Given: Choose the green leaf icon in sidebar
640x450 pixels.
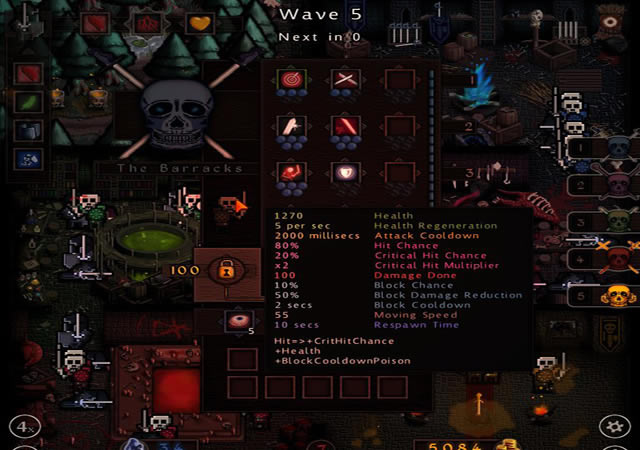Looking at the screenshot, I should click(28, 101).
